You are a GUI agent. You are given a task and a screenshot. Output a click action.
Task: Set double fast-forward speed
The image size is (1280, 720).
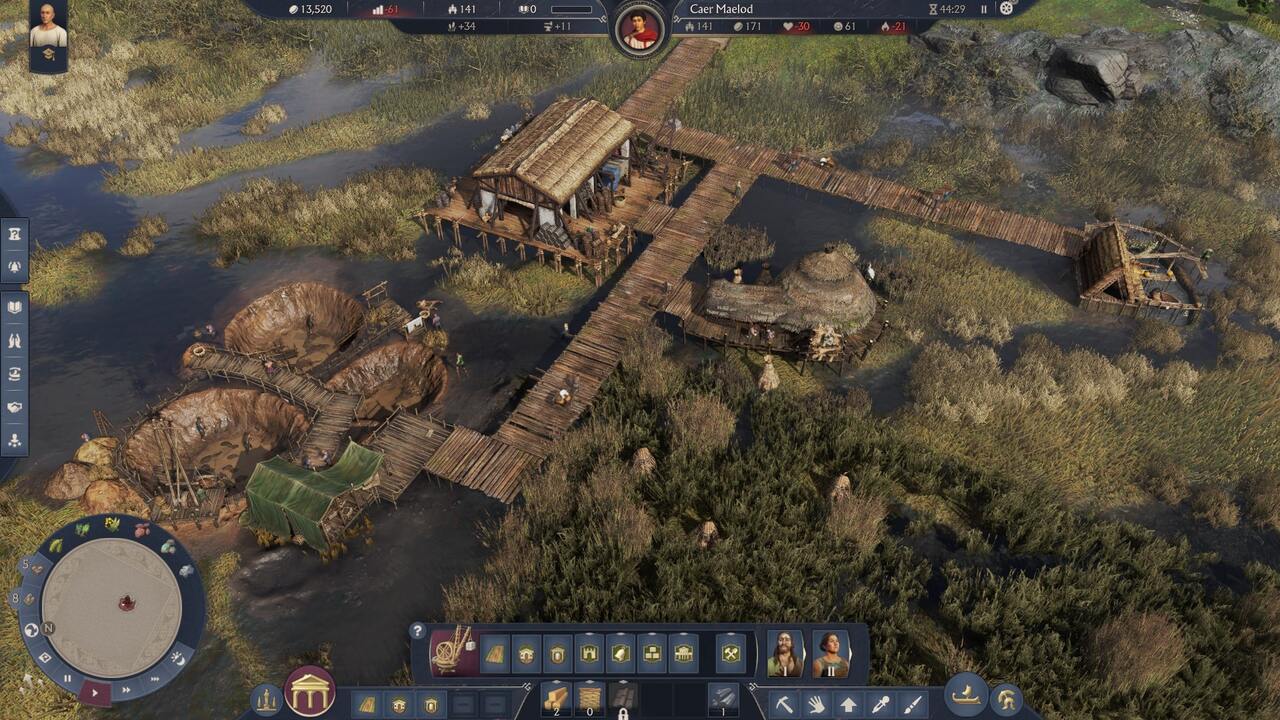point(126,689)
